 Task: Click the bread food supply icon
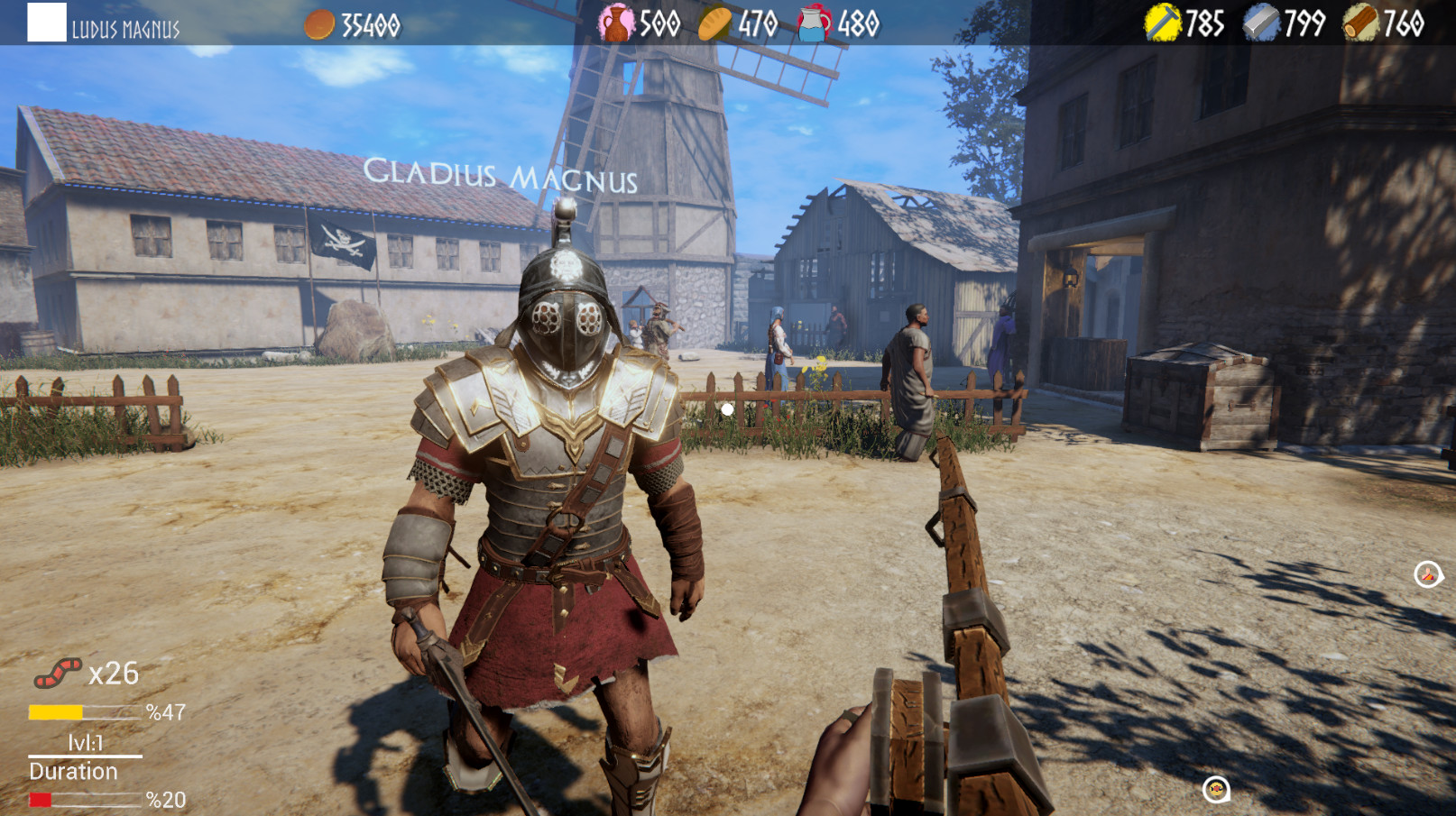click(x=714, y=22)
